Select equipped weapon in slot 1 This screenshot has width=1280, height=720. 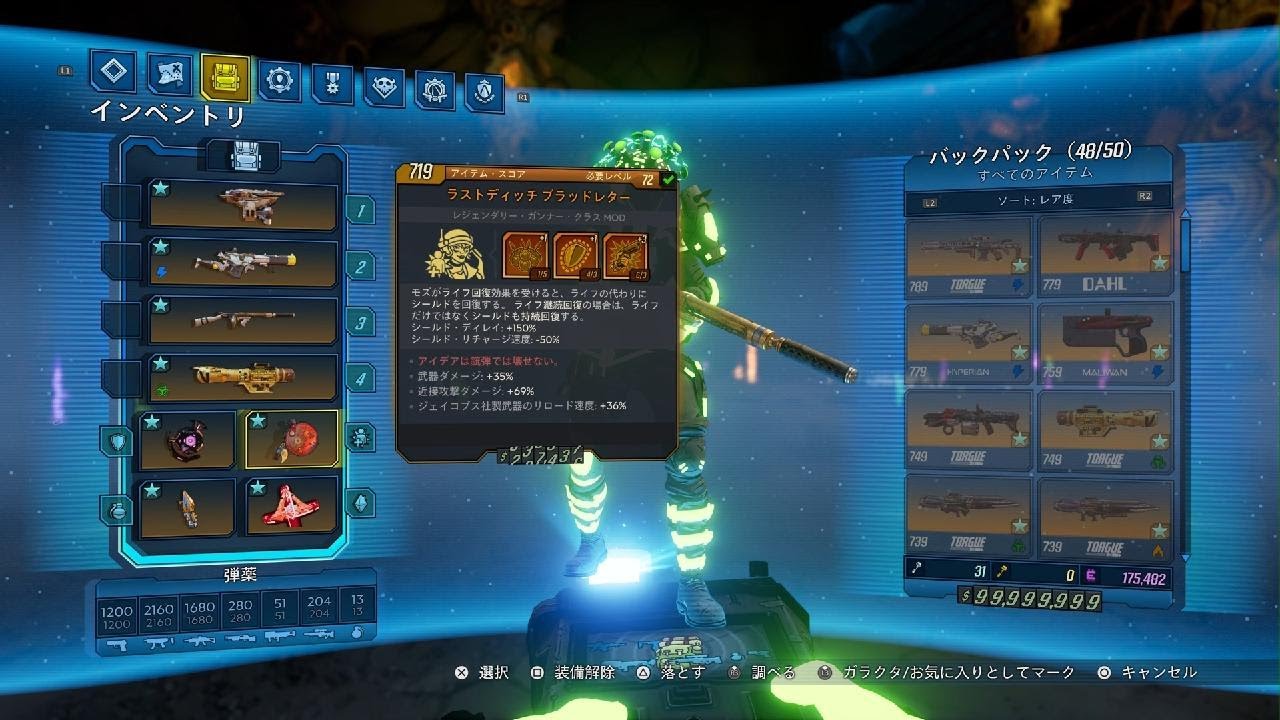[243, 204]
